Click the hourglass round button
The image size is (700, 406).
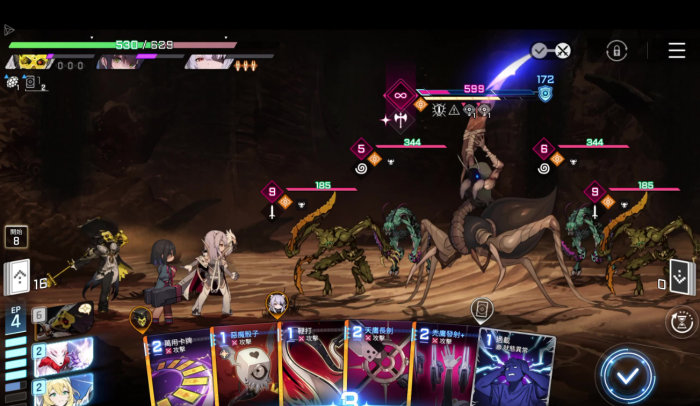tap(680, 321)
